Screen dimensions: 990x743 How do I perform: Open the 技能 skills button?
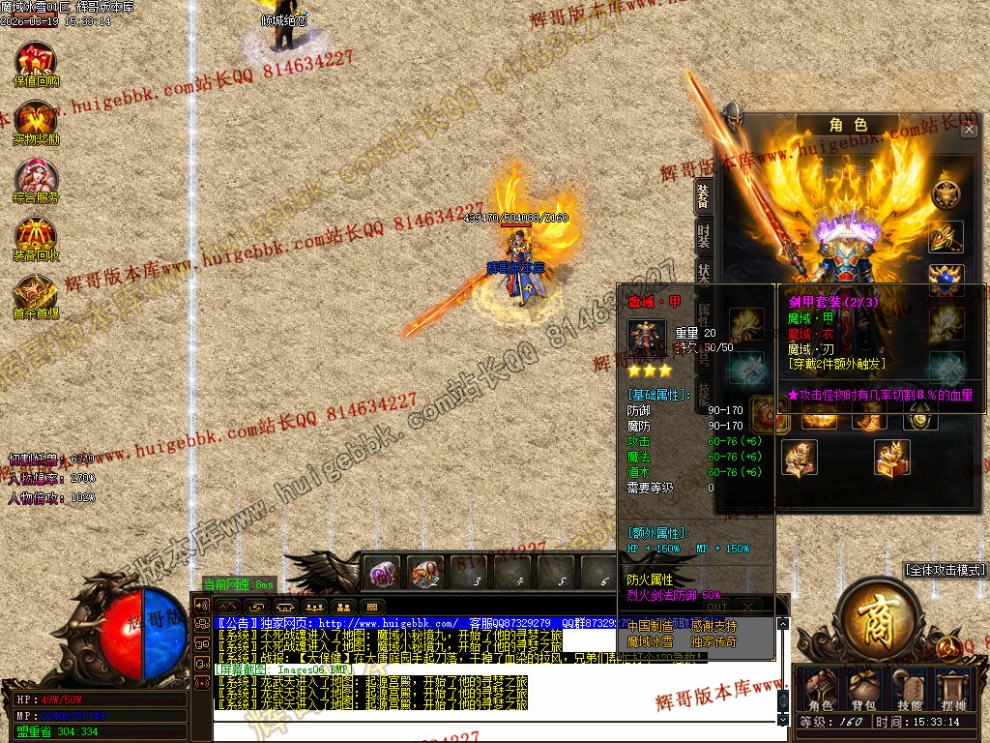pyautogui.click(x=909, y=689)
